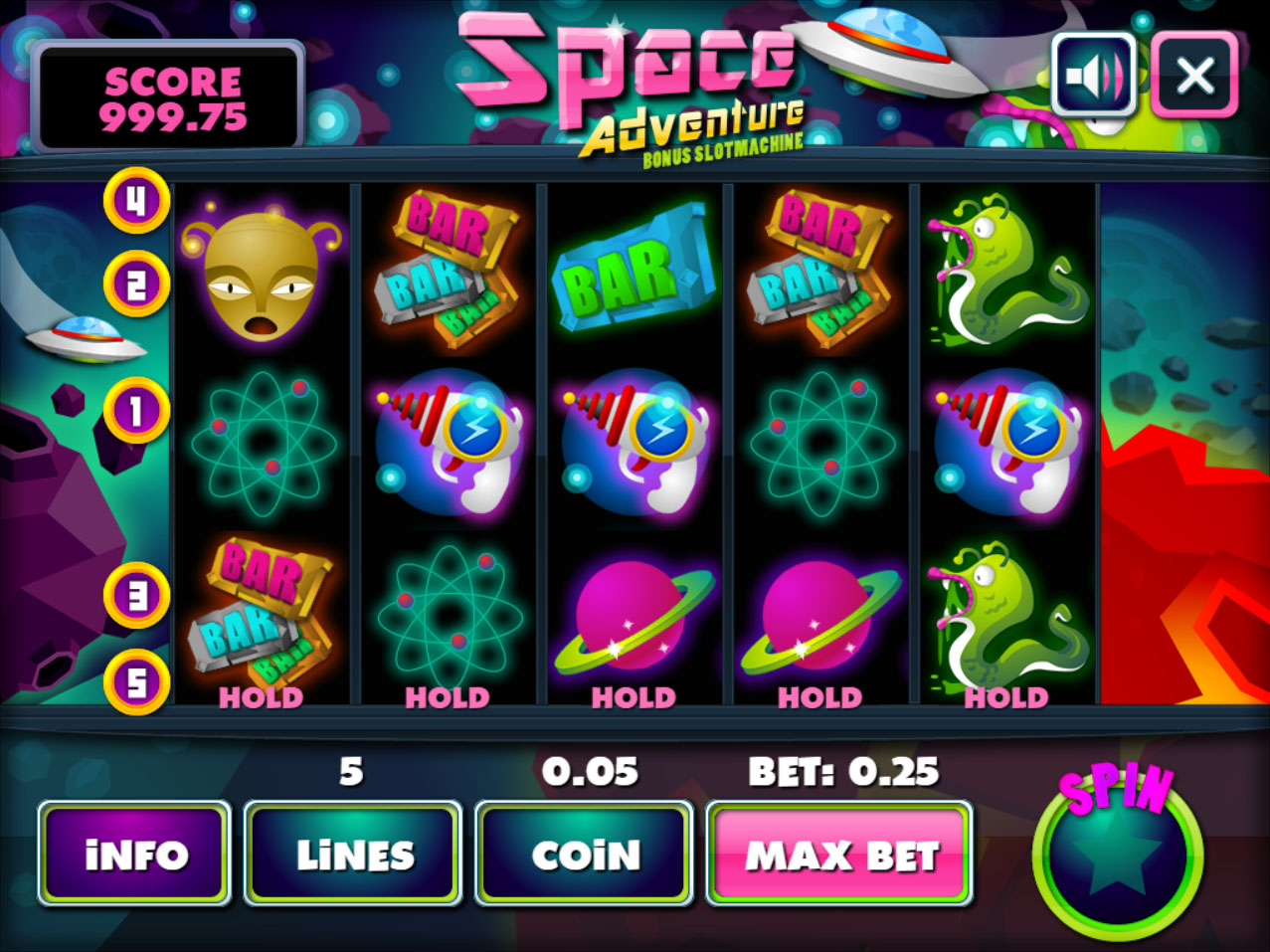
Task: Hold the first reel with the gold alien
Action: click(261, 697)
